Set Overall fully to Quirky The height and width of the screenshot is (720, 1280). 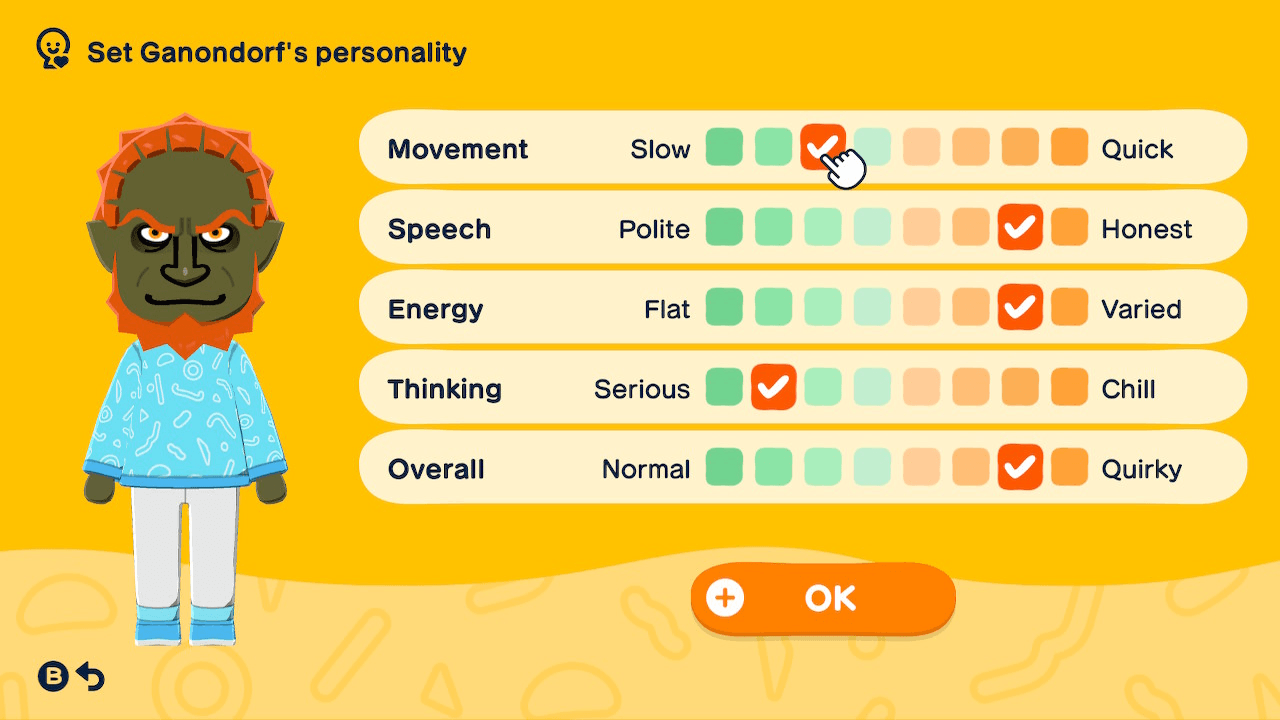pos(1069,467)
